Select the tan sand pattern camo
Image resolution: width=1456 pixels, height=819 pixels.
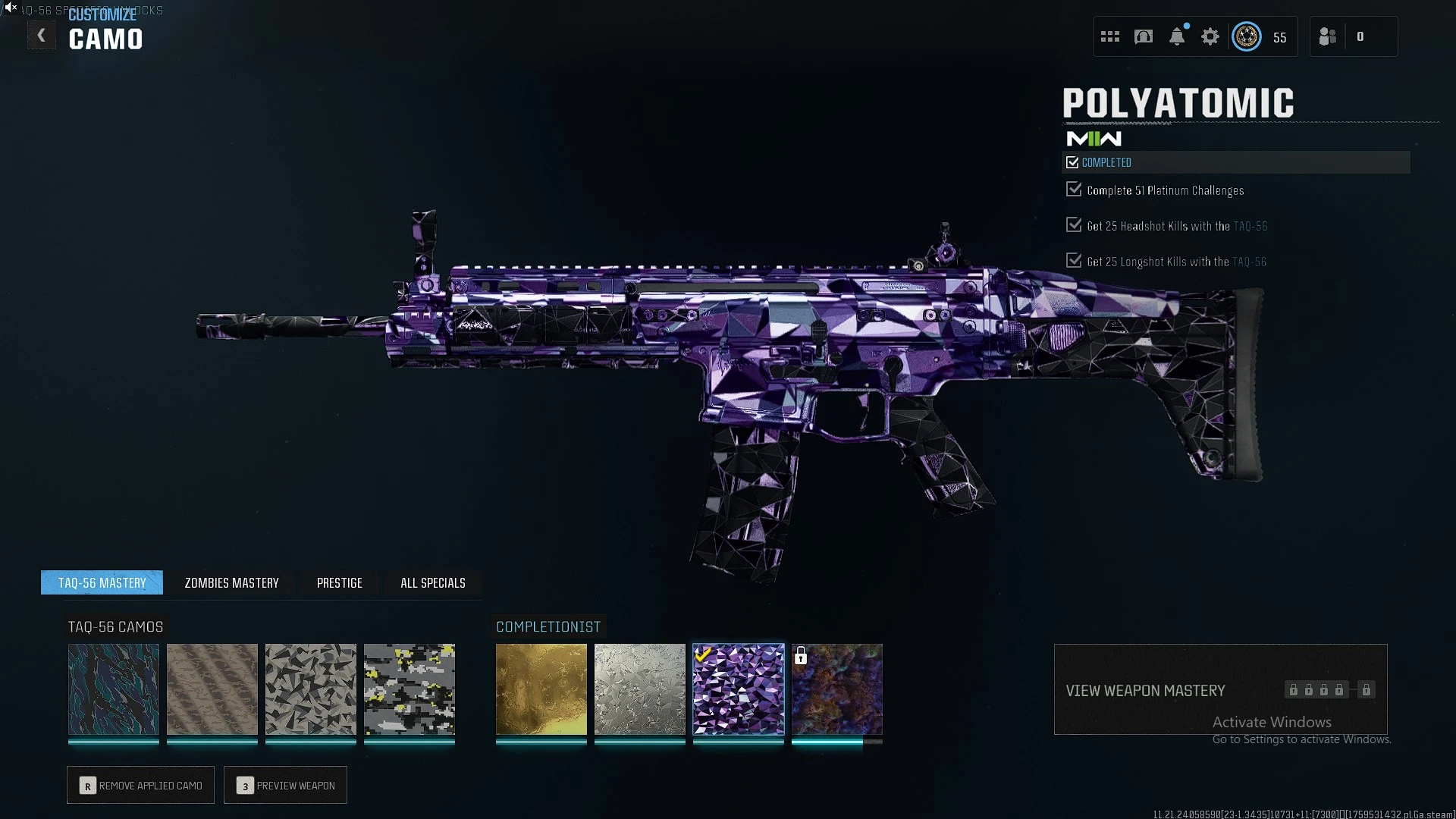click(212, 689)
